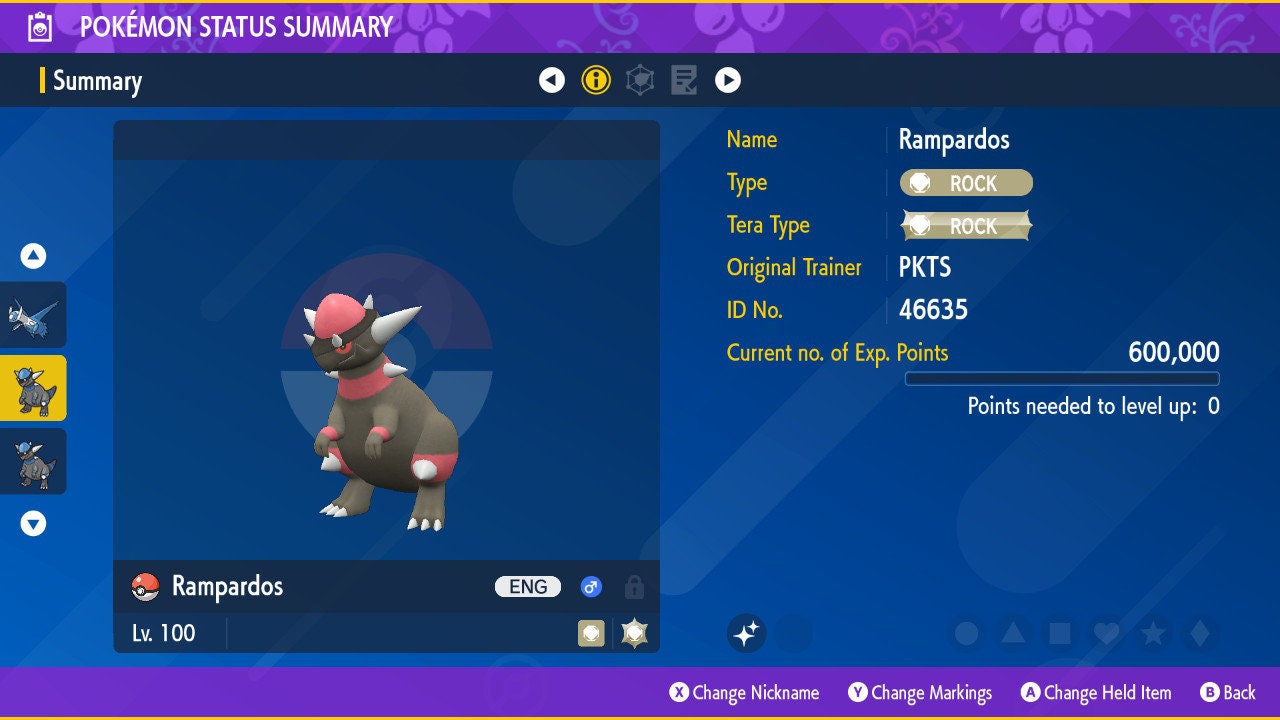The image size is (1280, 720).
Task: Open the memo notes page tab
Action: tap(684, 80)
